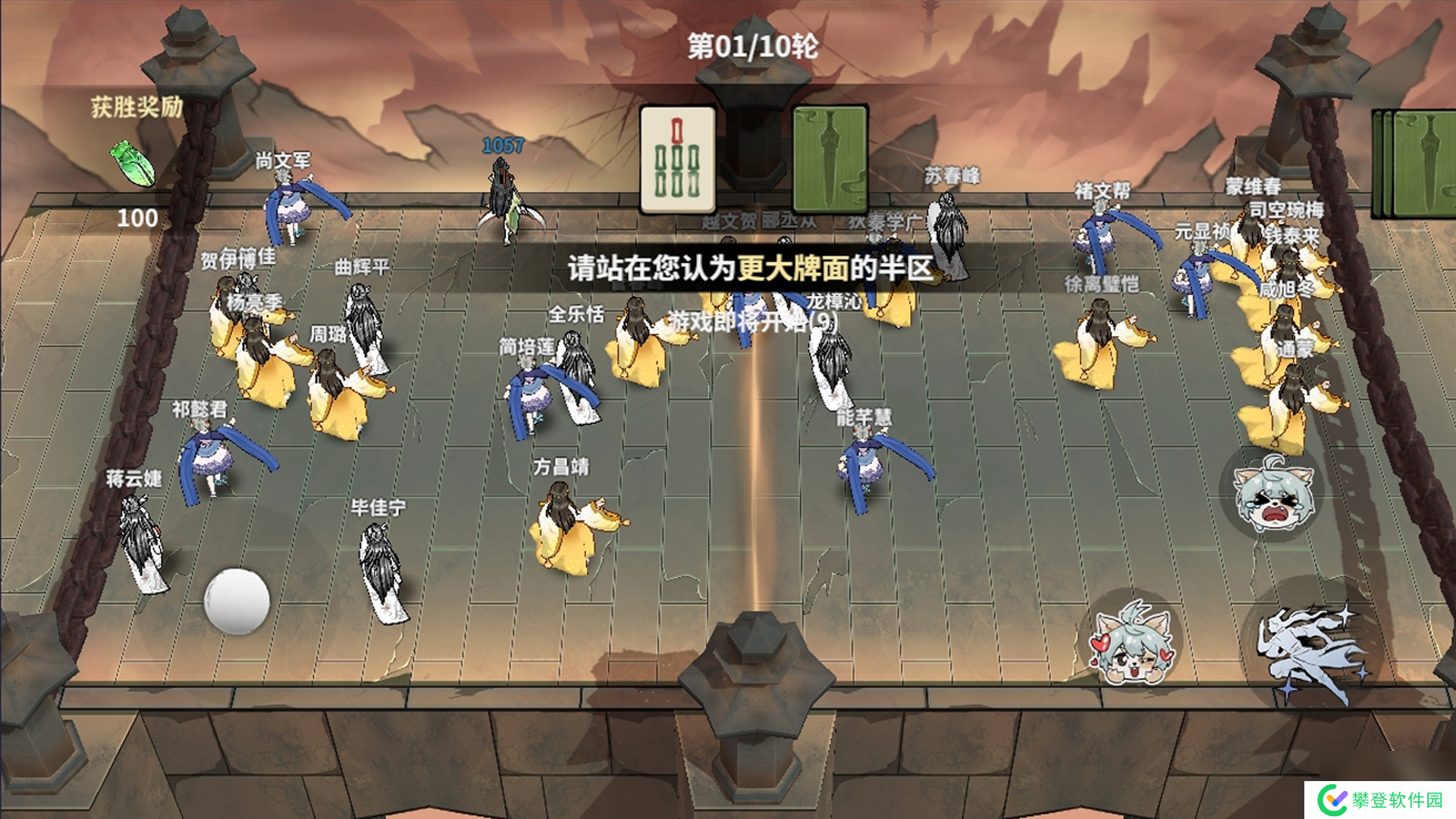Send the crying cat emote
1456x819 pixels.
click(1272, 494)
